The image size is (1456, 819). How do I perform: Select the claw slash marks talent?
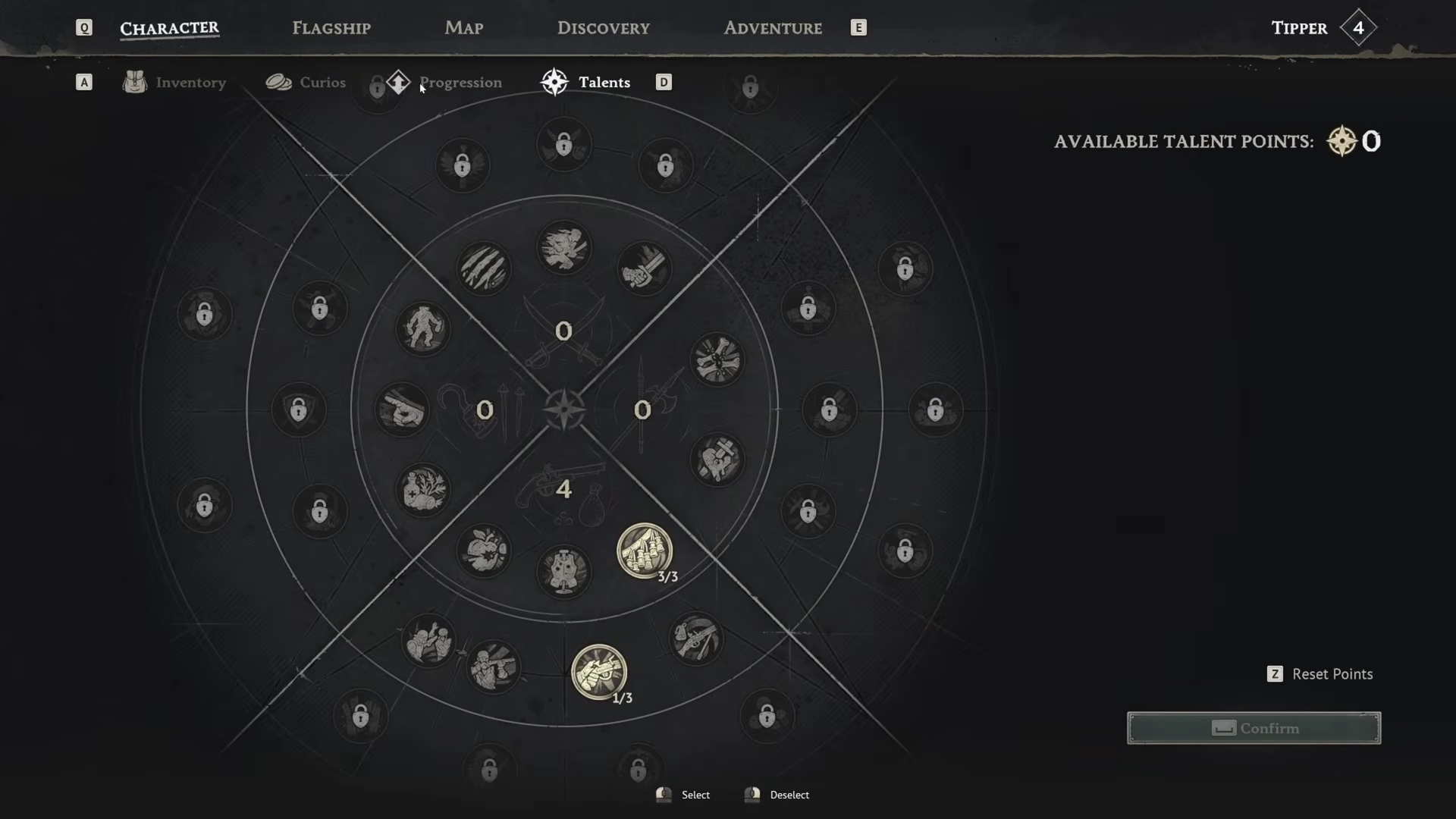pyautogui.click(x=484, y=268)
